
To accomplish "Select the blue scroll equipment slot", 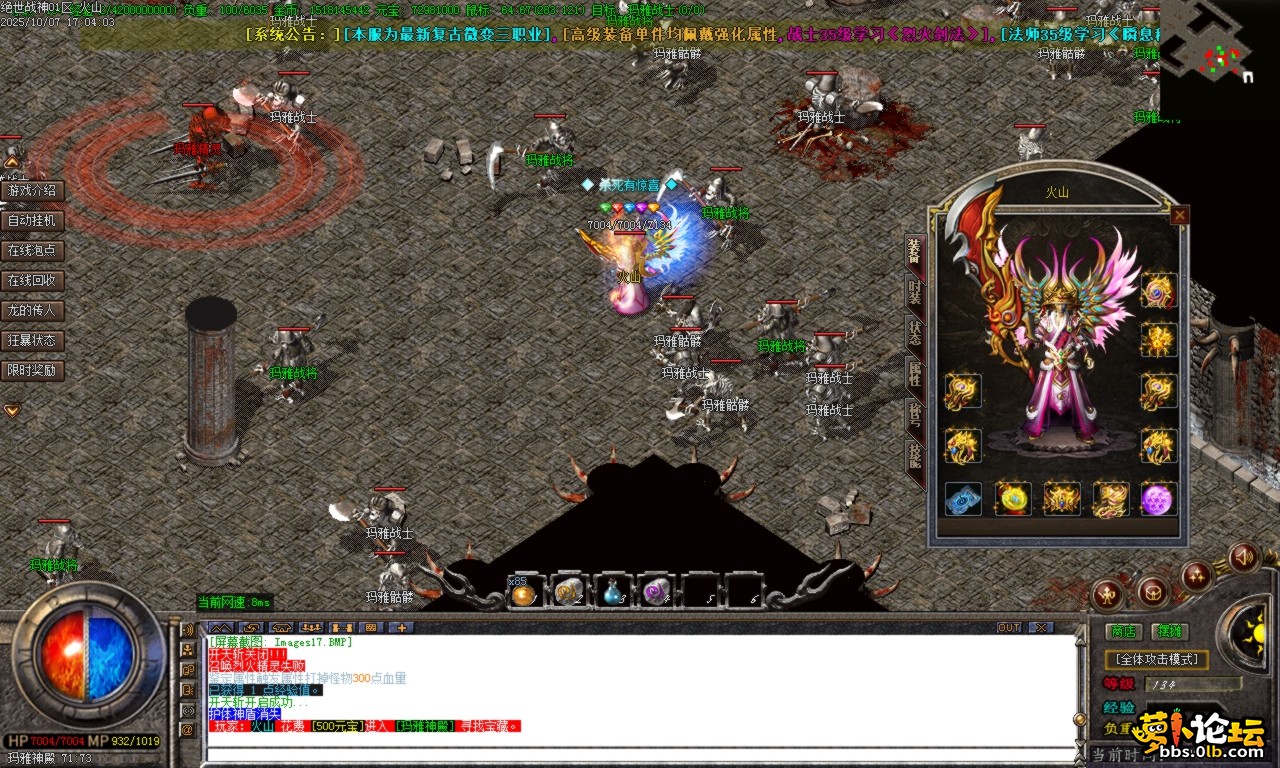I will click(963, 499).
